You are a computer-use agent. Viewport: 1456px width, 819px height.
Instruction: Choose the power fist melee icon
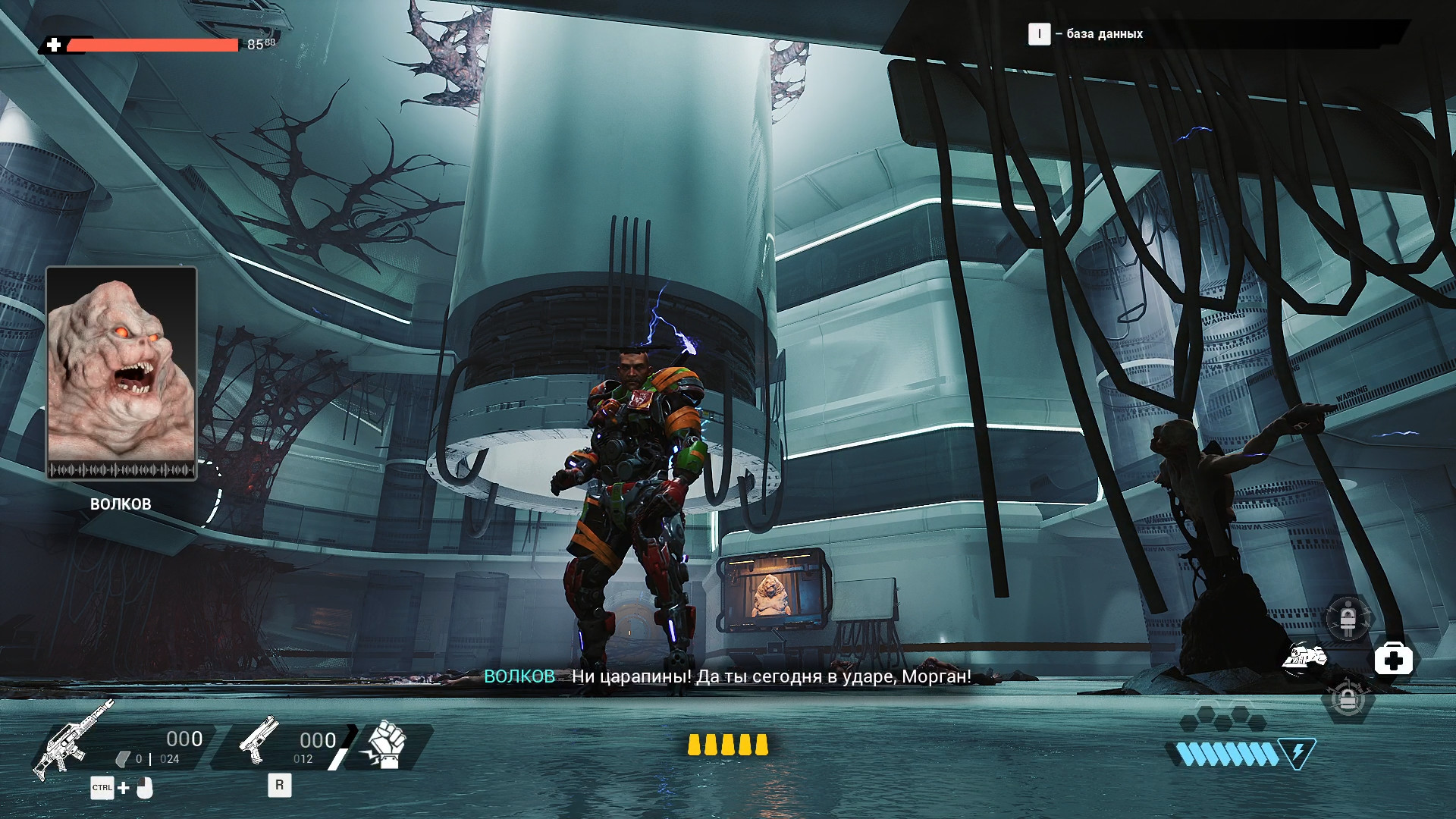tap(387, 744)
